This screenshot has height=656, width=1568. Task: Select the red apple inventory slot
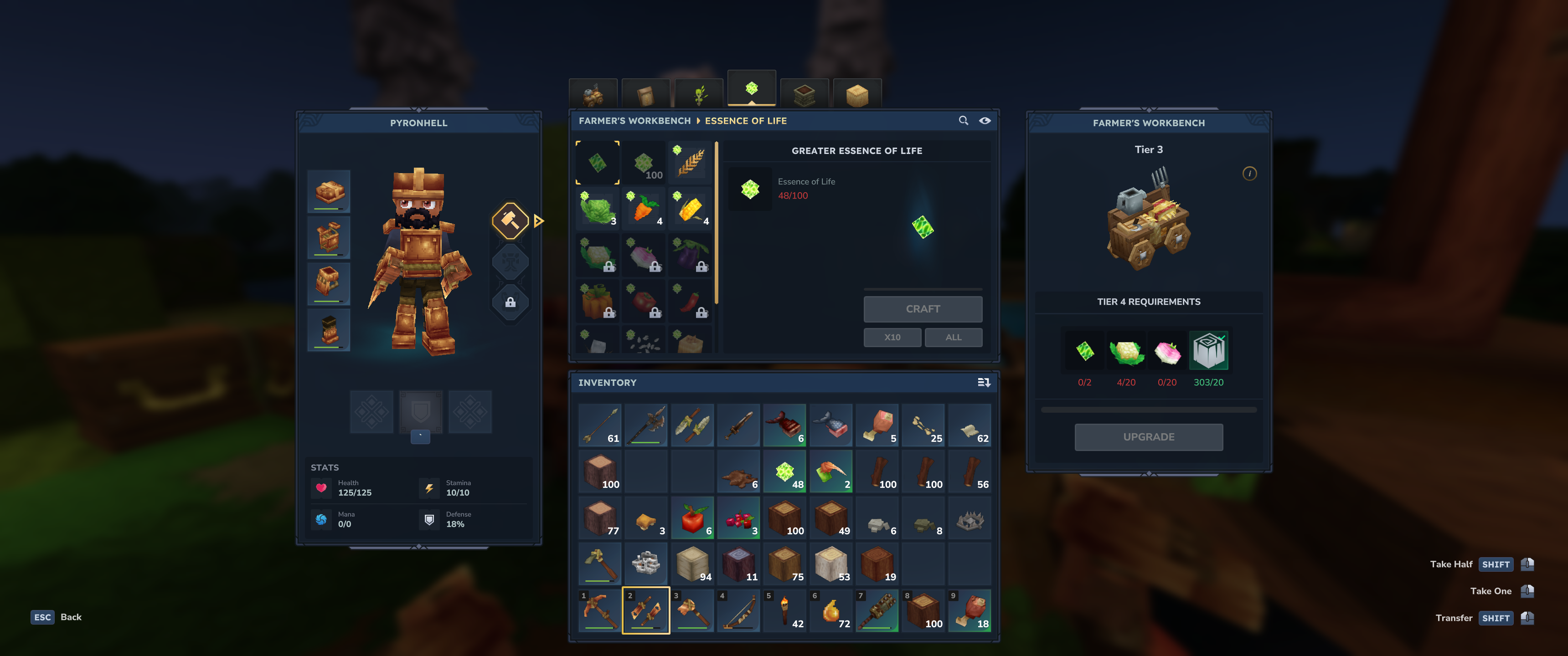692,518
